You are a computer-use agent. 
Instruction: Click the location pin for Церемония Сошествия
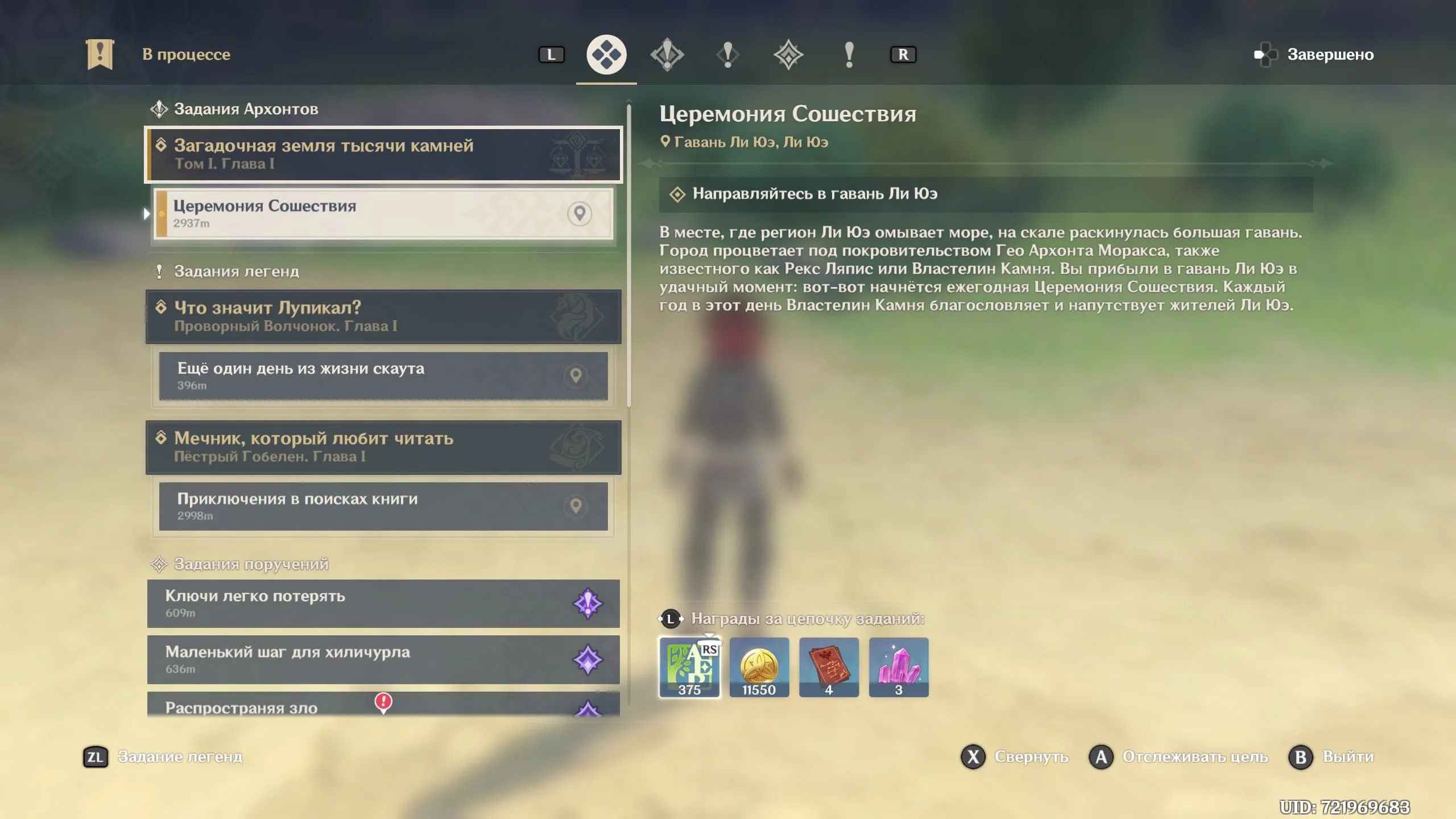580,214
